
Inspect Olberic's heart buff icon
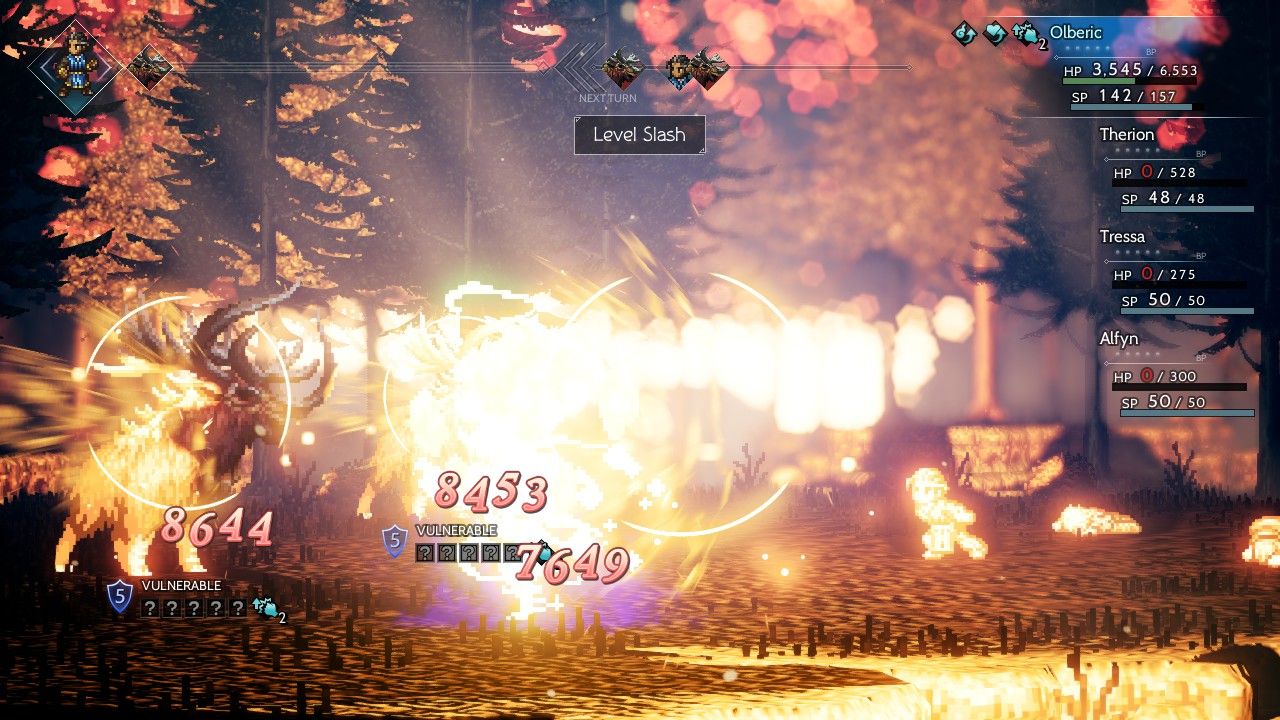coord(995,34)
